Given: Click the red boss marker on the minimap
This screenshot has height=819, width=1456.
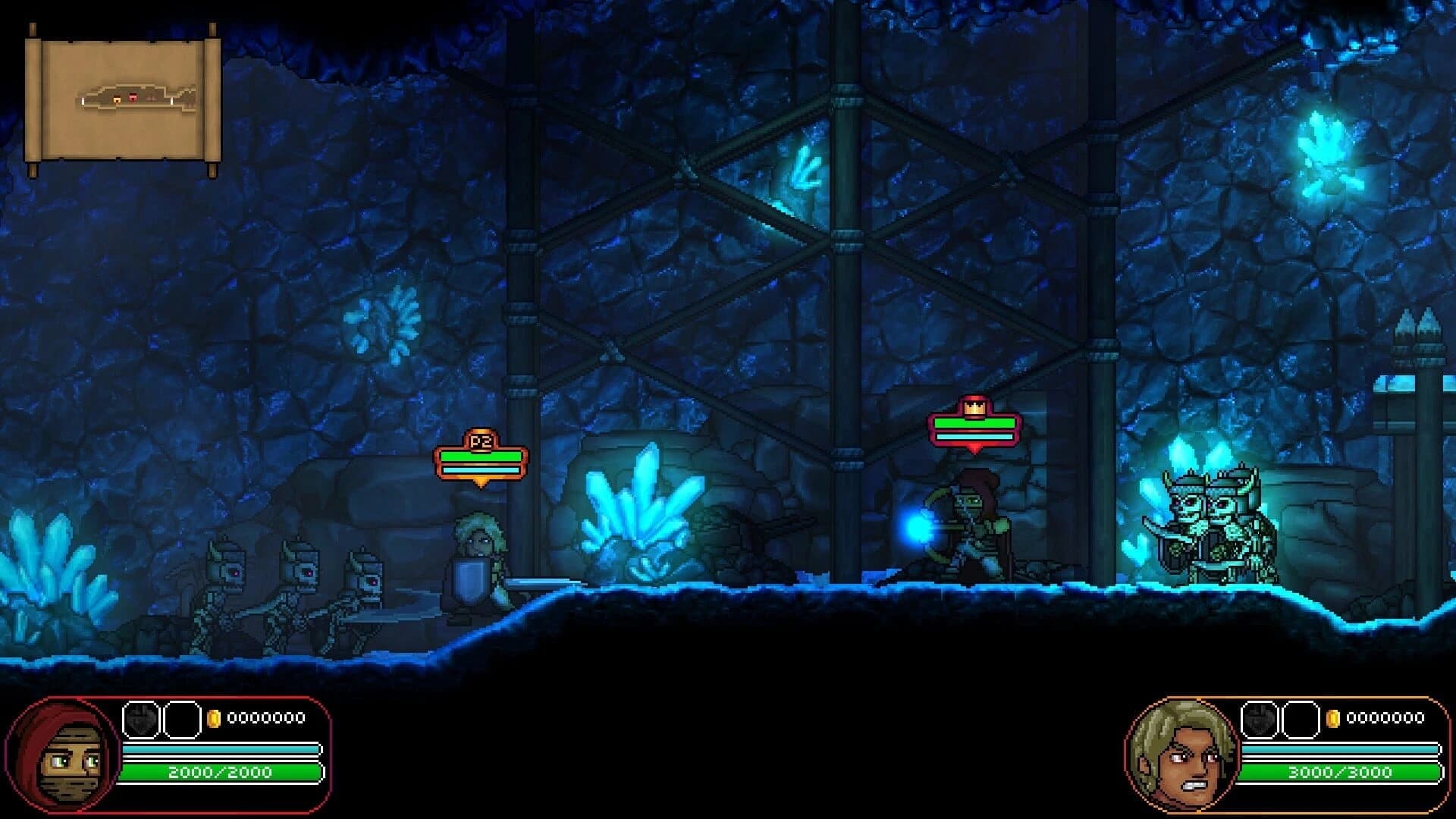Looking at the screenshot, I should [x=133, y=98].
